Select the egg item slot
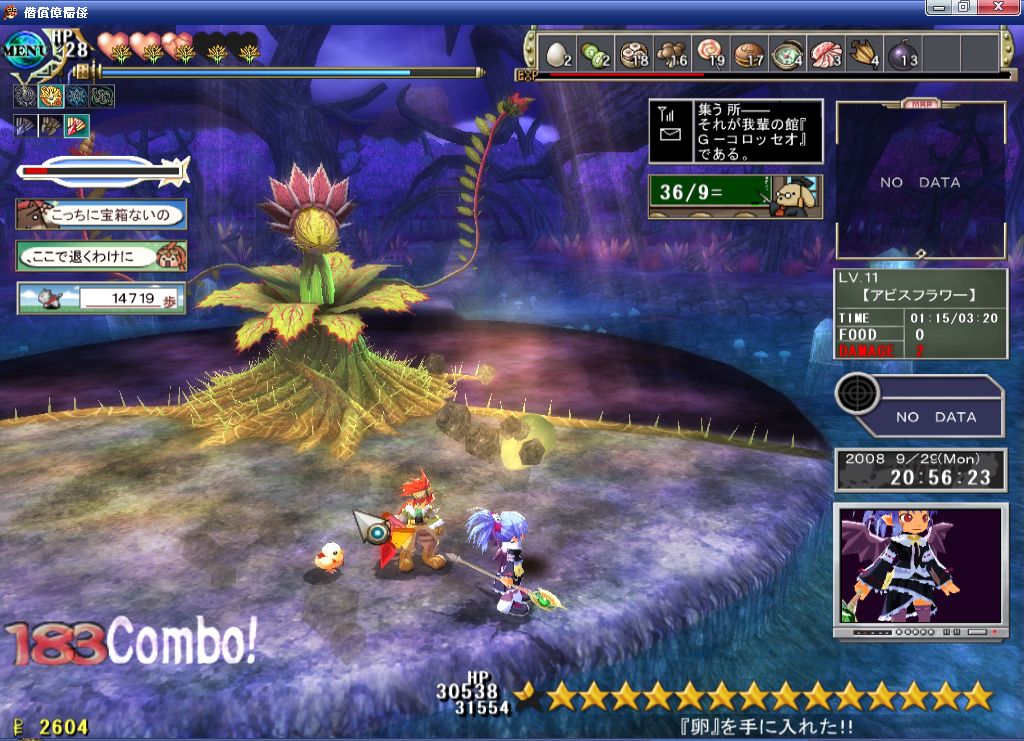Image resolution: width=1024 pixels, height=741 pixels. 557,53
